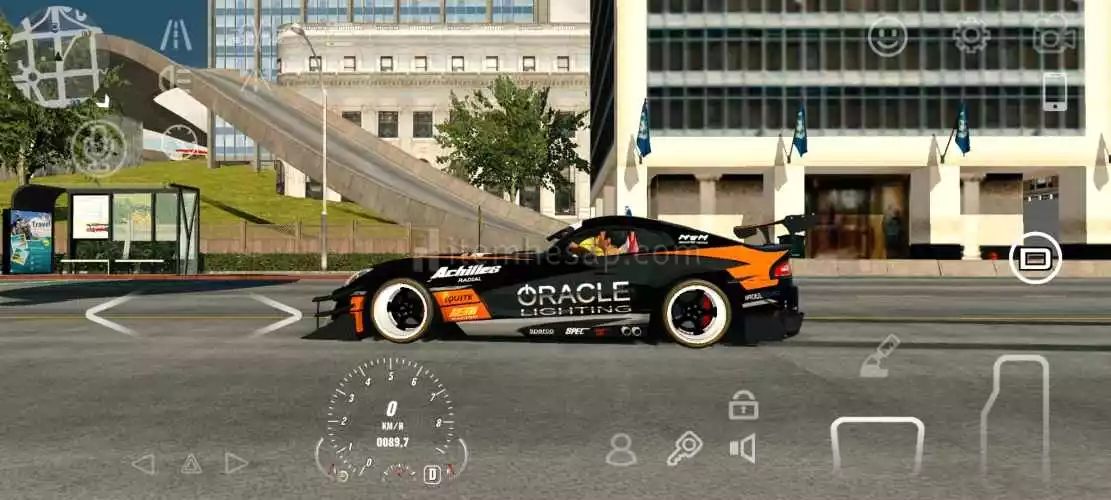Toggle the hazard warning triangle
1111x500 pixels.
pyautogui.click(x=191, y=464)
